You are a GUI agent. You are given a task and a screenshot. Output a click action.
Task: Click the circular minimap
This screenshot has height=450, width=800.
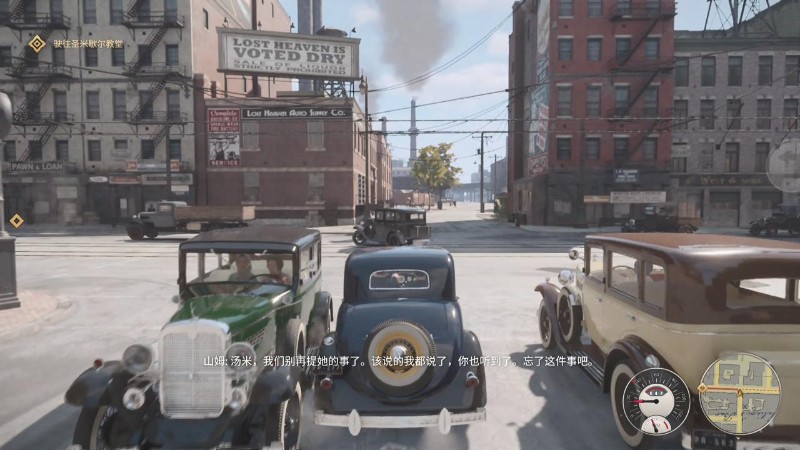739,393
